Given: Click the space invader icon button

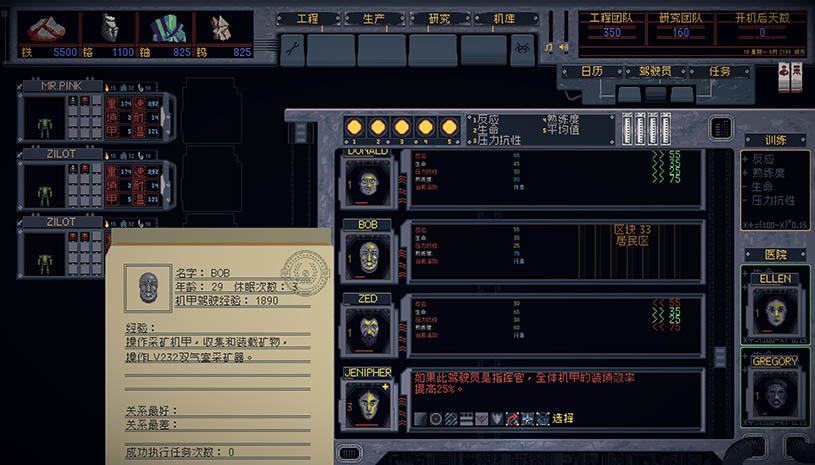Looking at the screenshot, I should (x=523, y=47).
